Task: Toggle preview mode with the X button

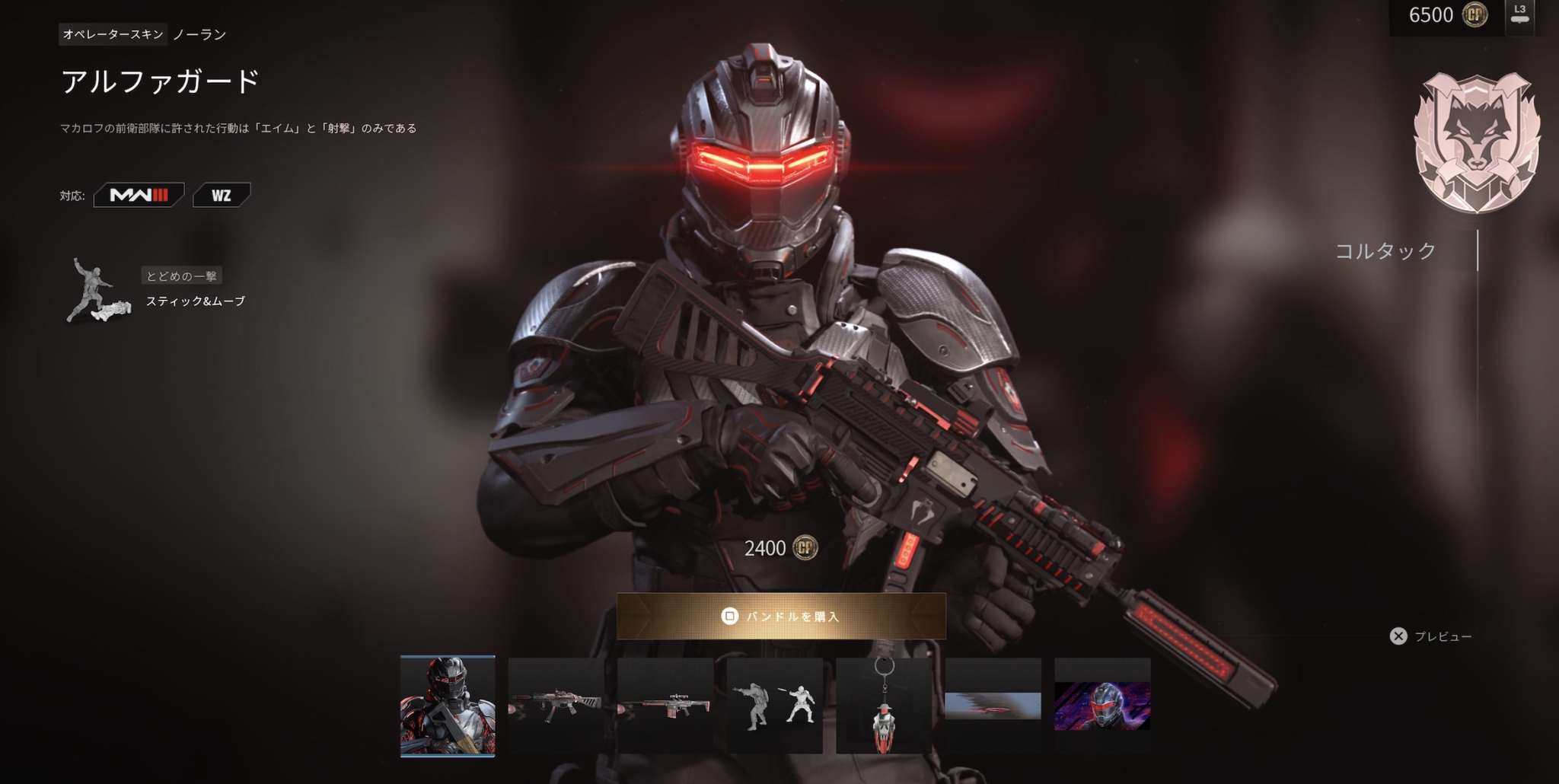Action: [1399, 637]
